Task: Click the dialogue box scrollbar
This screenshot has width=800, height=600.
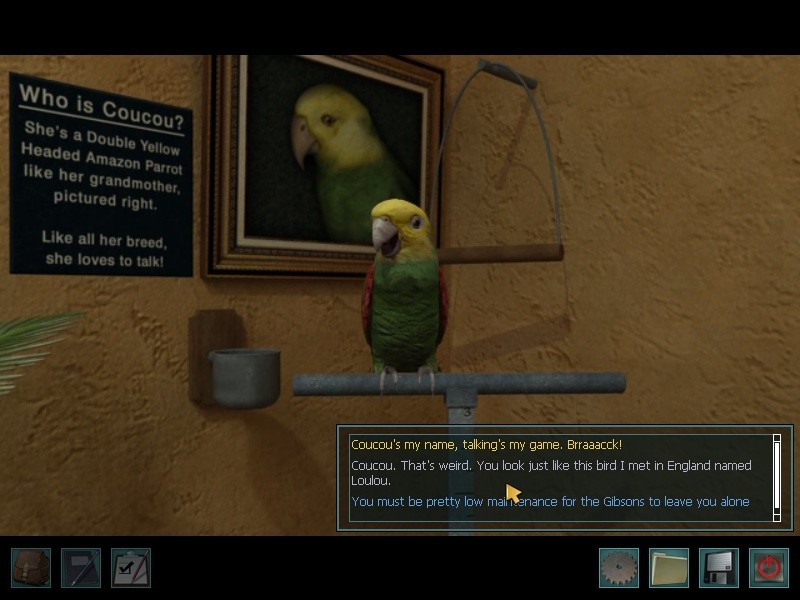Action: tap(777, 477)
